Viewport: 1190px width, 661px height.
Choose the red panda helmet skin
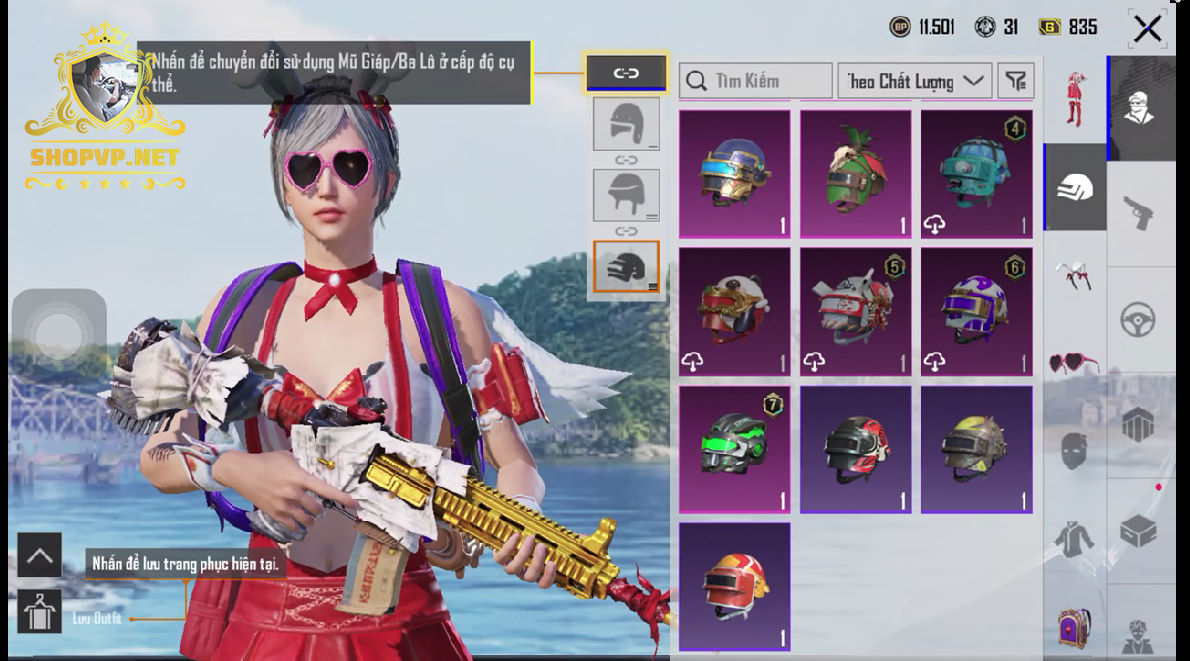click(x=735, y=311)
